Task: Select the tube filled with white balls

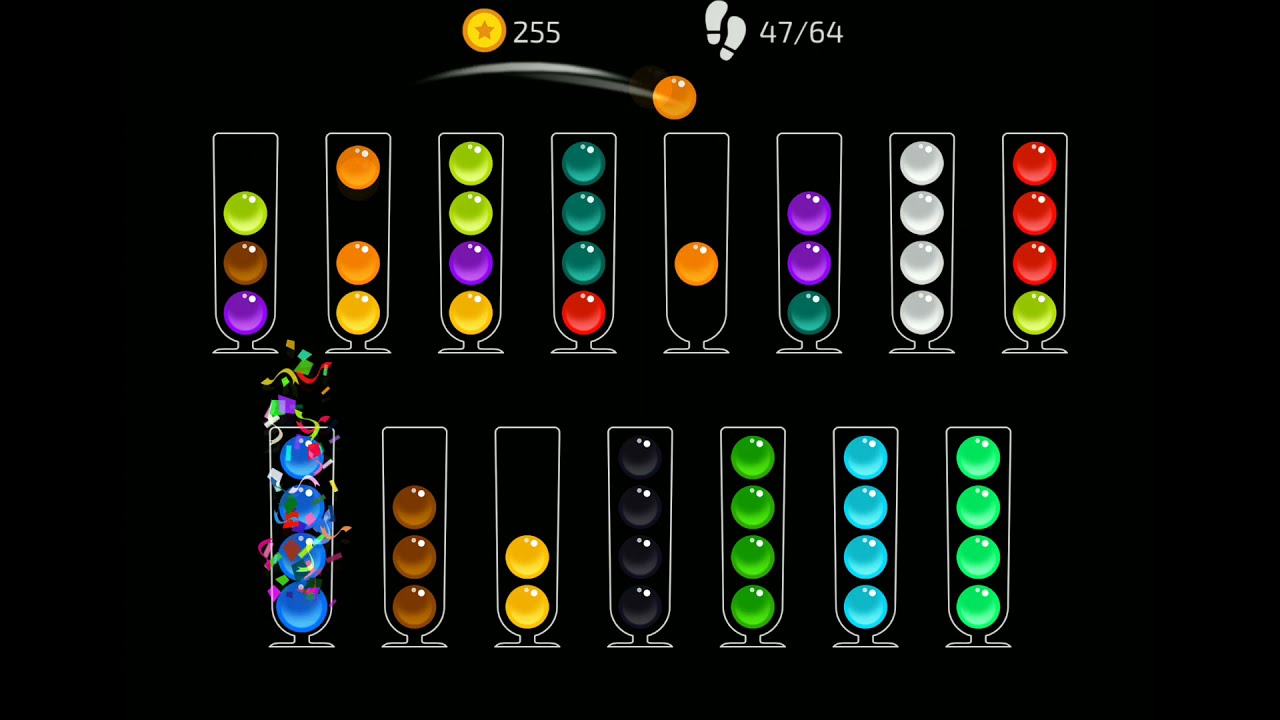Action: click(922, 240)
